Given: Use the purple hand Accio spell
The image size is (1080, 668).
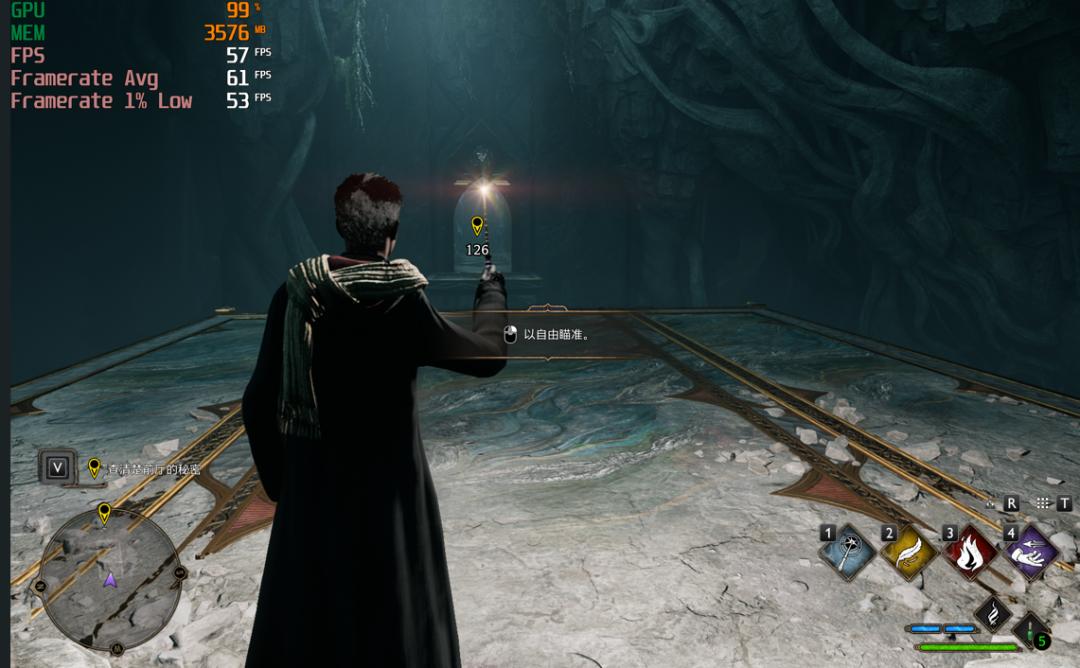Looking at the screenshot, I should pos(1032,552).
